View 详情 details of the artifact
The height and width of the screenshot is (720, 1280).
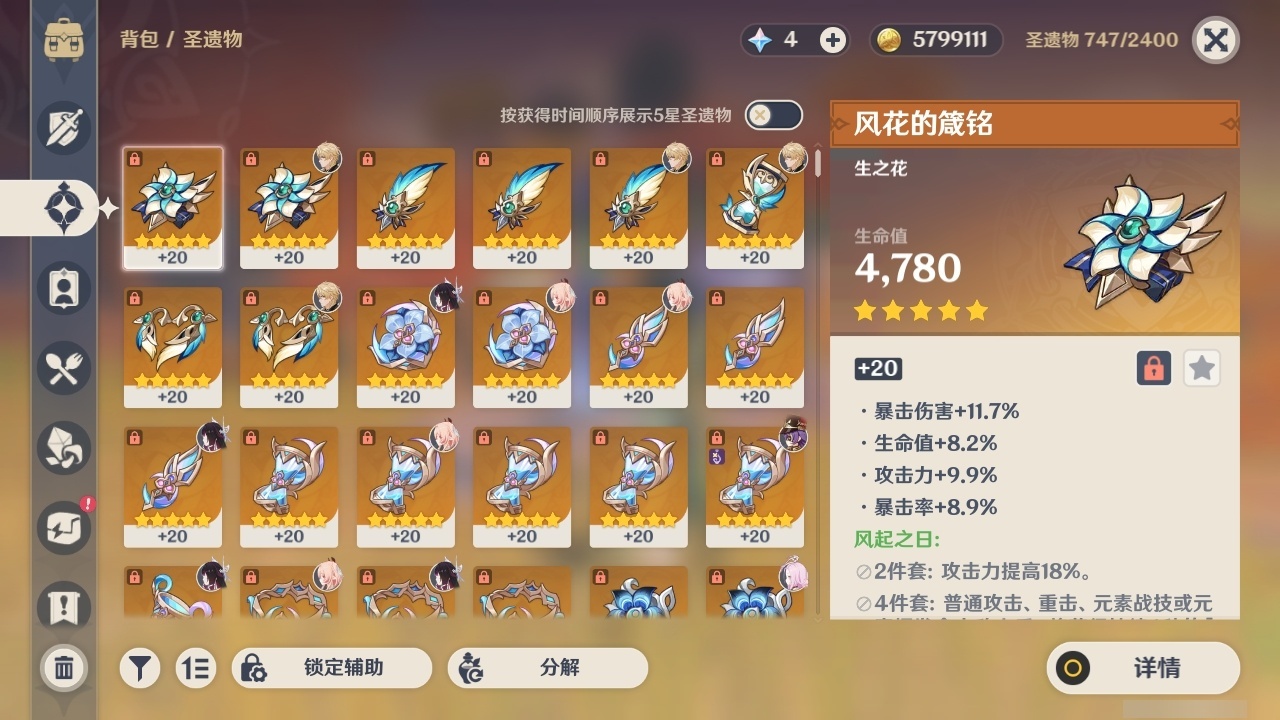[1143, 668]
